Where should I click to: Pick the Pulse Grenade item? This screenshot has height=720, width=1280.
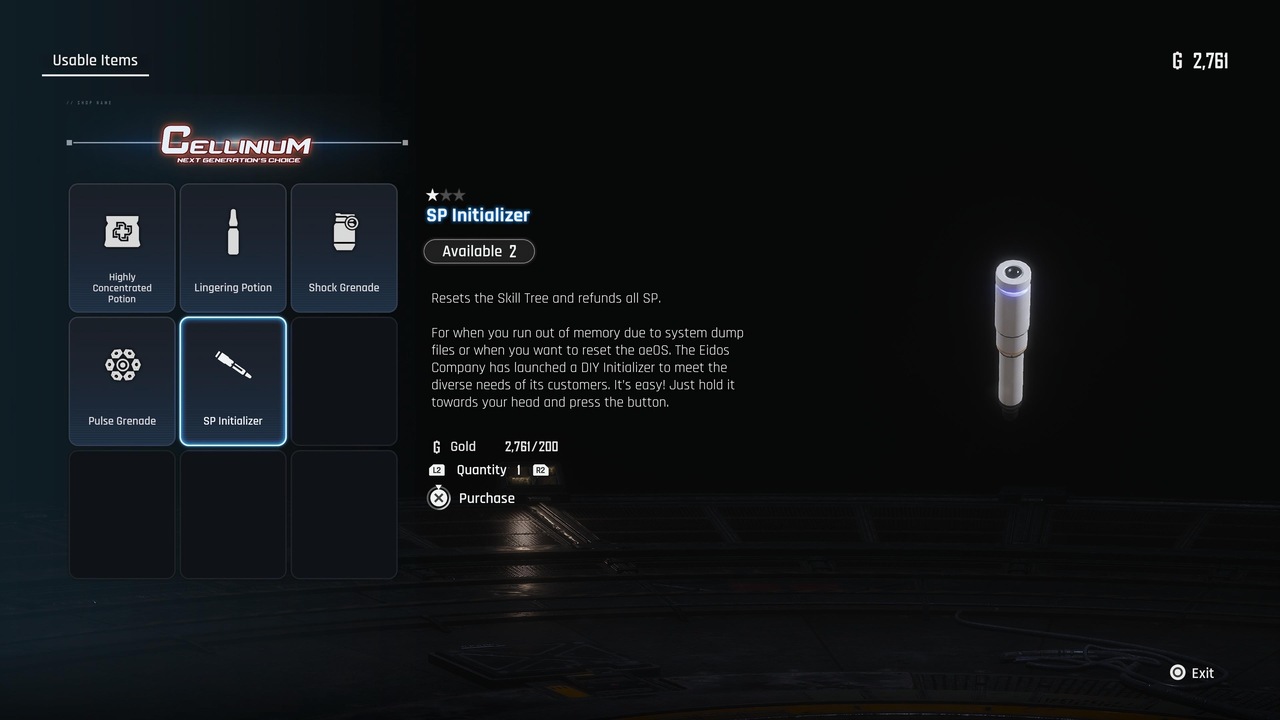122,381
